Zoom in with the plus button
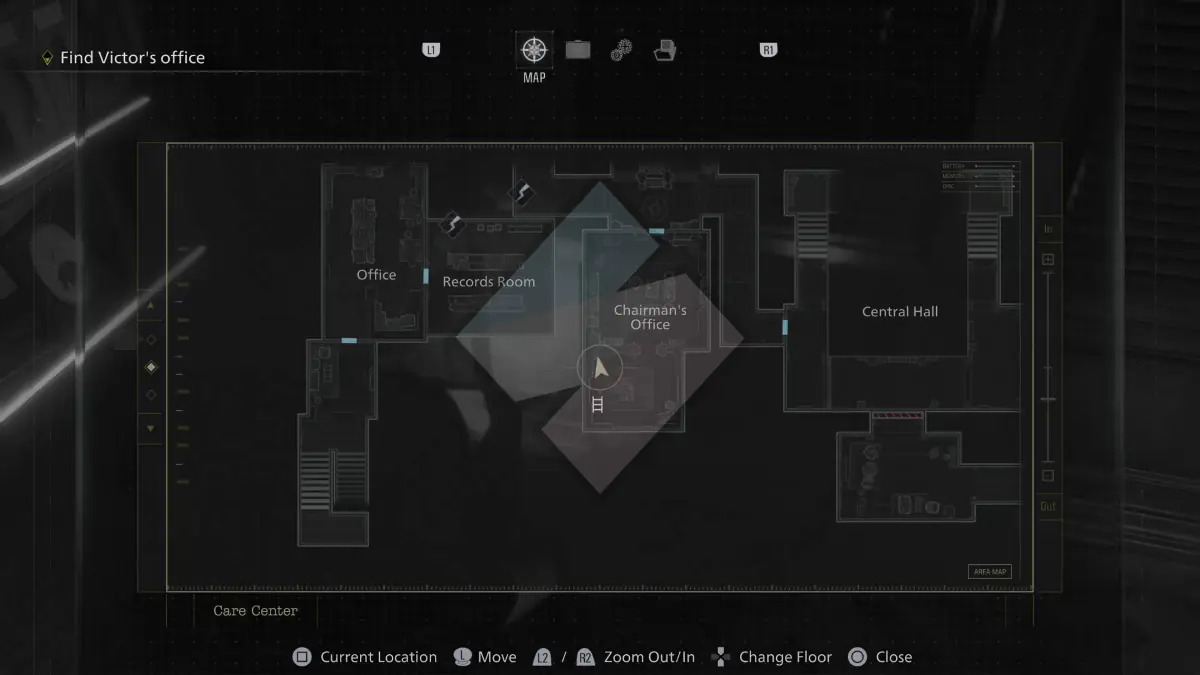This screenshot has width=1200, height=675. [x=1048, y=260]
